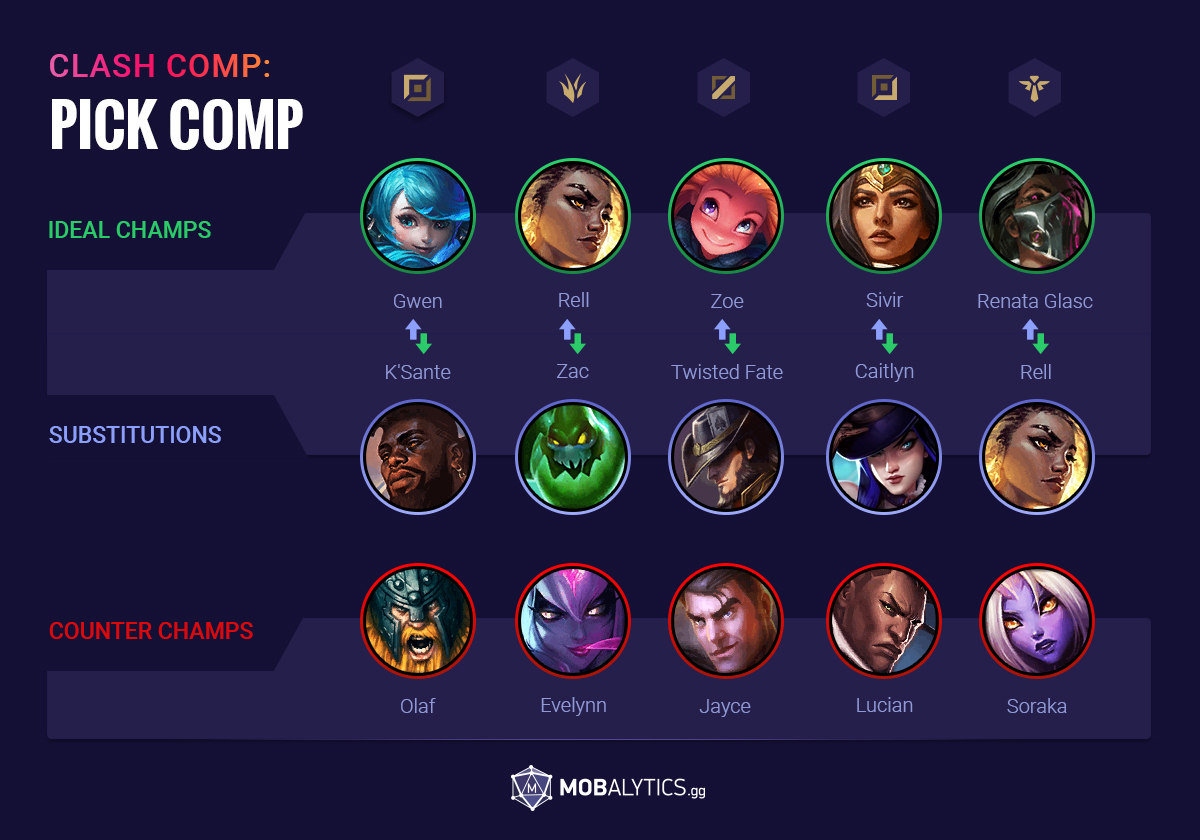Choose the Zoe champion portrait

(726, 216)
